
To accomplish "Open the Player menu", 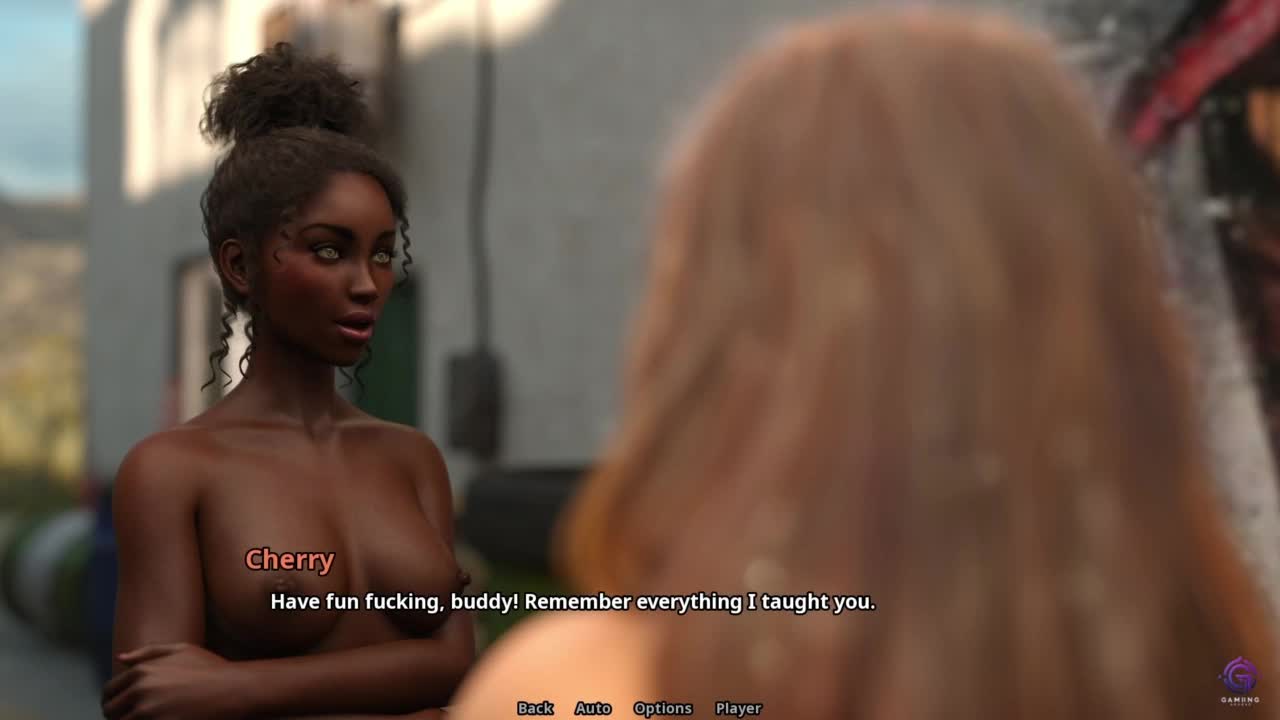I will tap(738, 708).
